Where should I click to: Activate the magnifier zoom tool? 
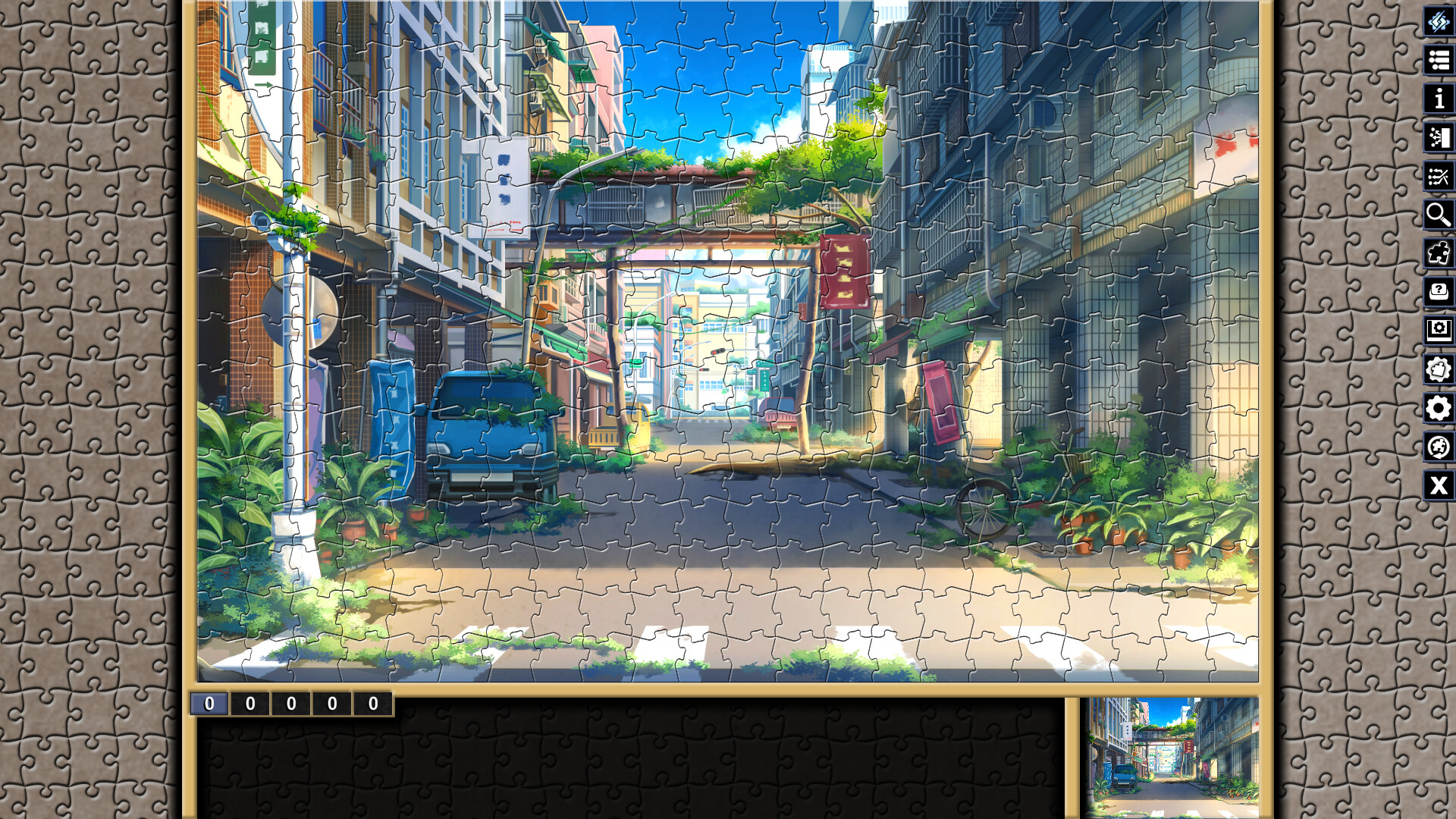click(1436, 215)
